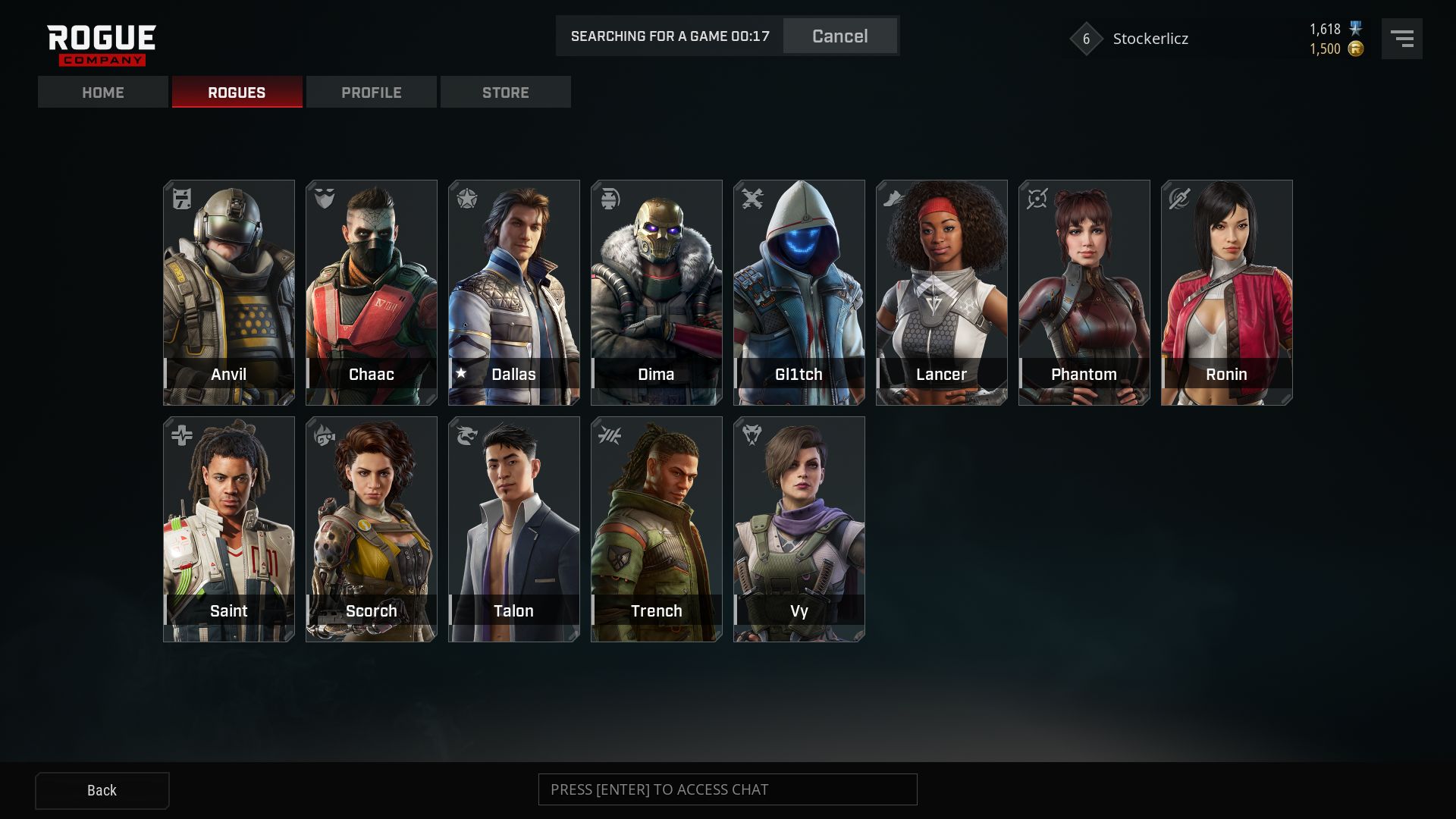Open the Talon rogue card
1456x819 pixels.
click(x=514, y=529)
